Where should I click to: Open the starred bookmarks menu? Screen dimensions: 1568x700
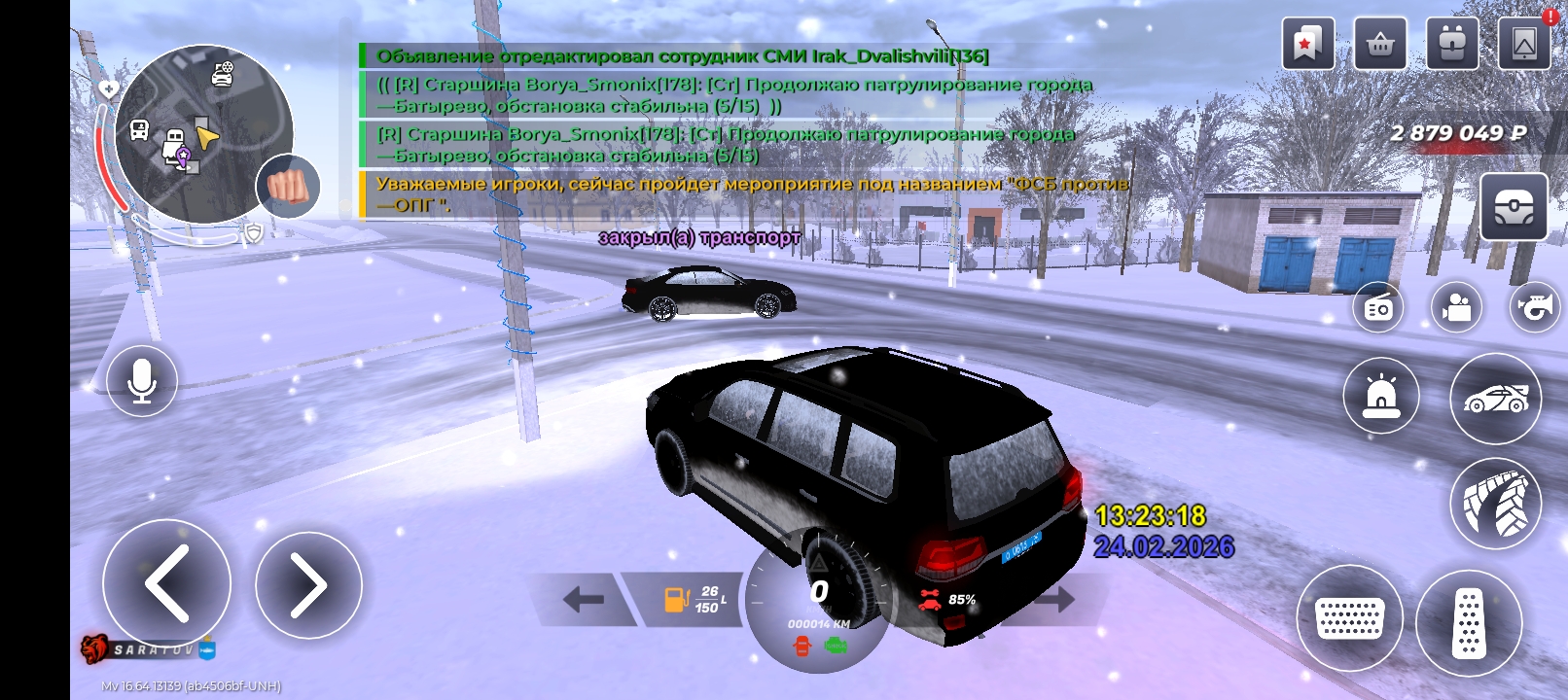tap(1307, 44)
